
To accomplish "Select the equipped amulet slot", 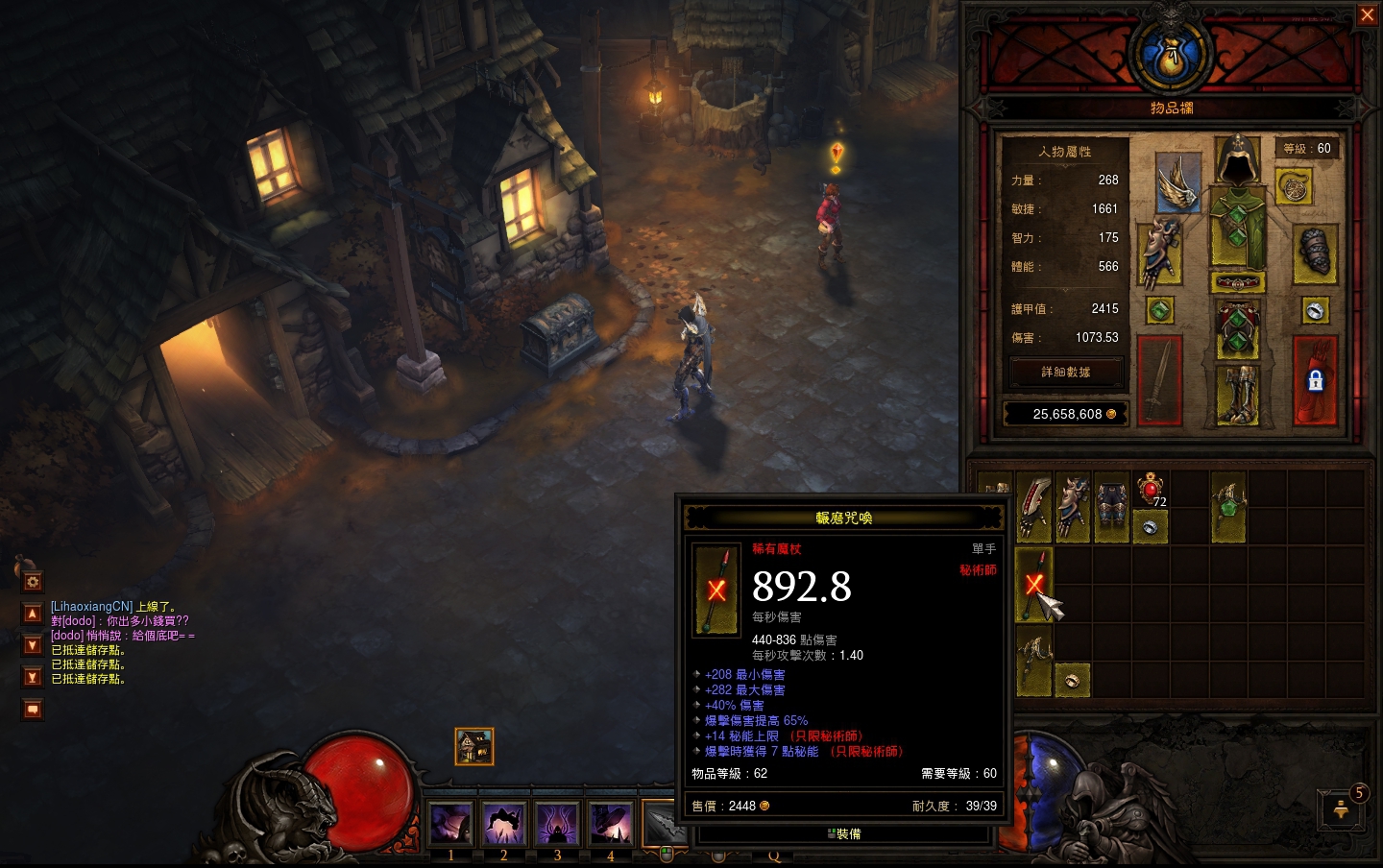I will (1295, 186).
